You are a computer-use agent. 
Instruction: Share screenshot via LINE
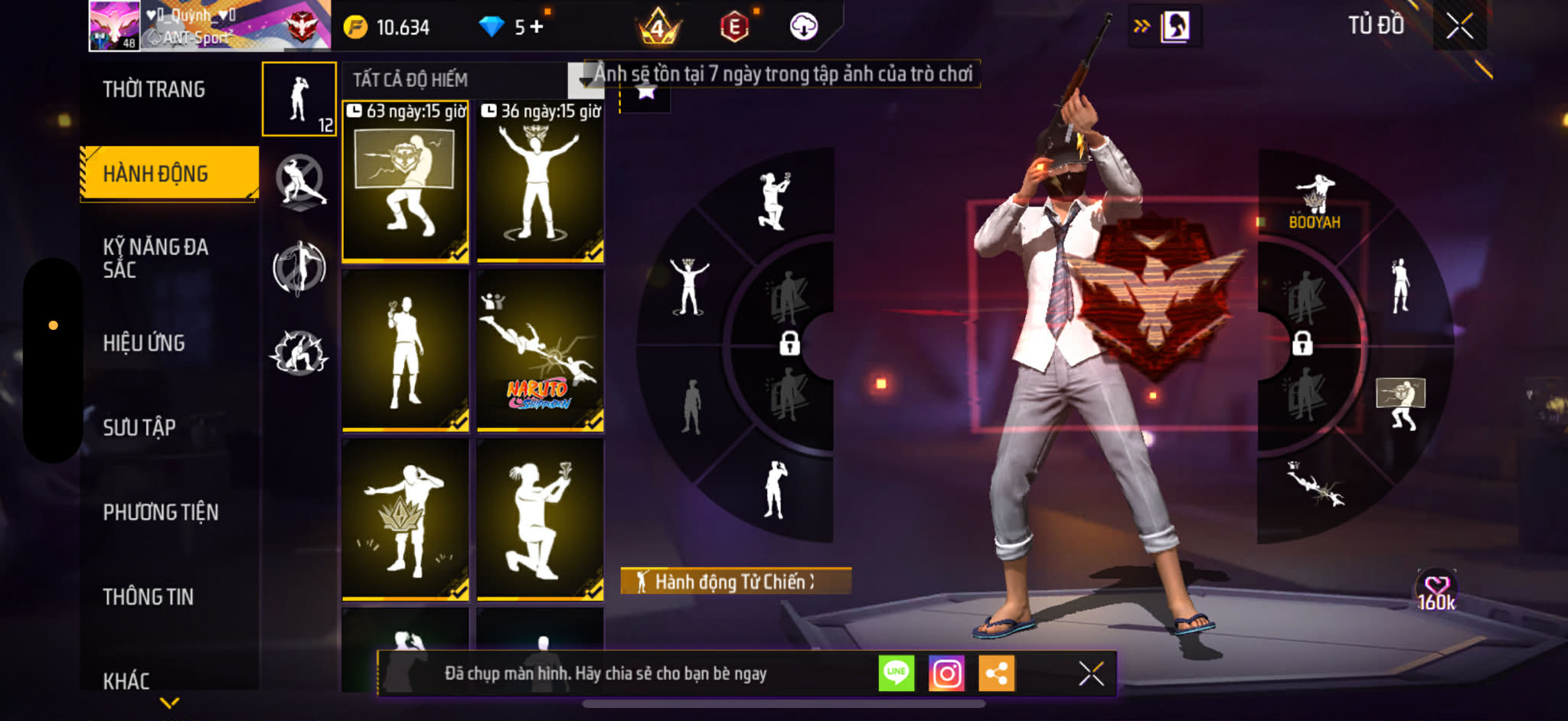coord(896,674)
